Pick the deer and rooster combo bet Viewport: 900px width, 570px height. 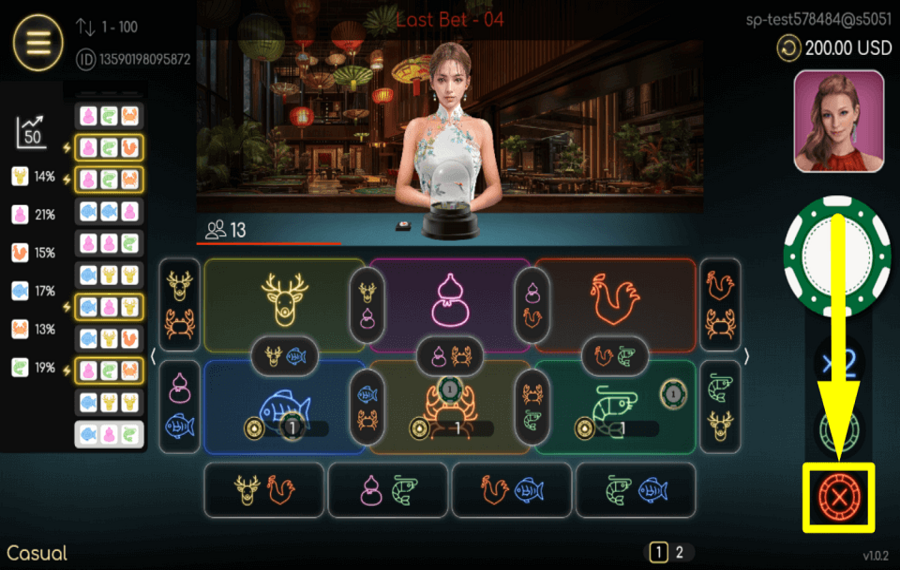263,490
